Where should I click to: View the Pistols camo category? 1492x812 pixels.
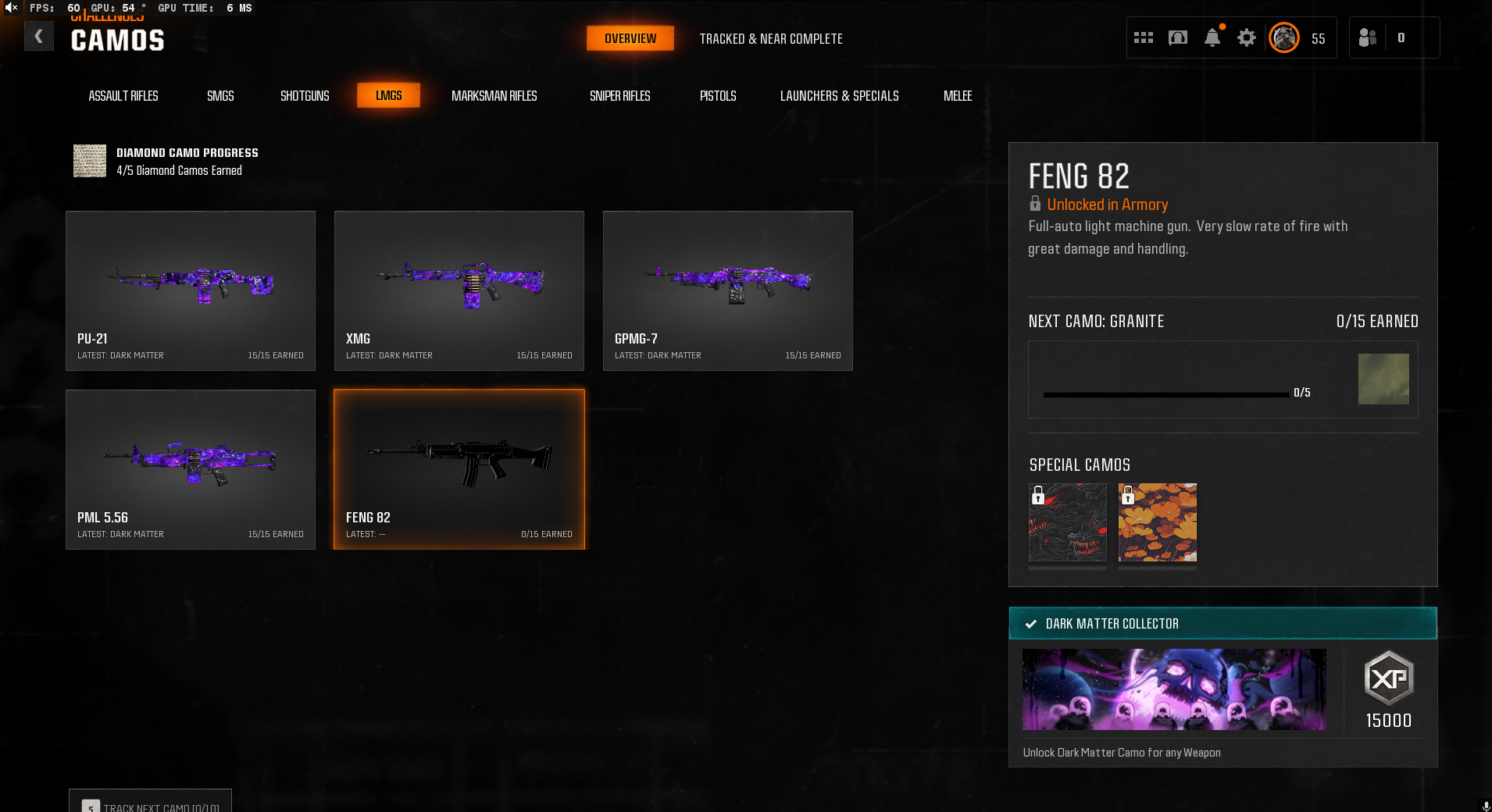[717, 96]
